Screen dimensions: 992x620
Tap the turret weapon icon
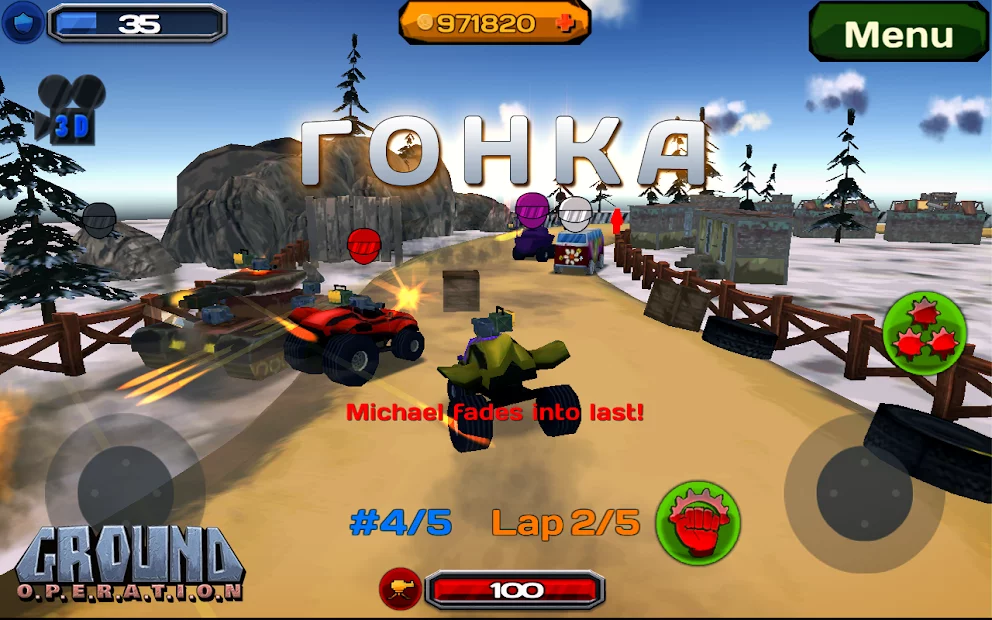pos(400,589)
